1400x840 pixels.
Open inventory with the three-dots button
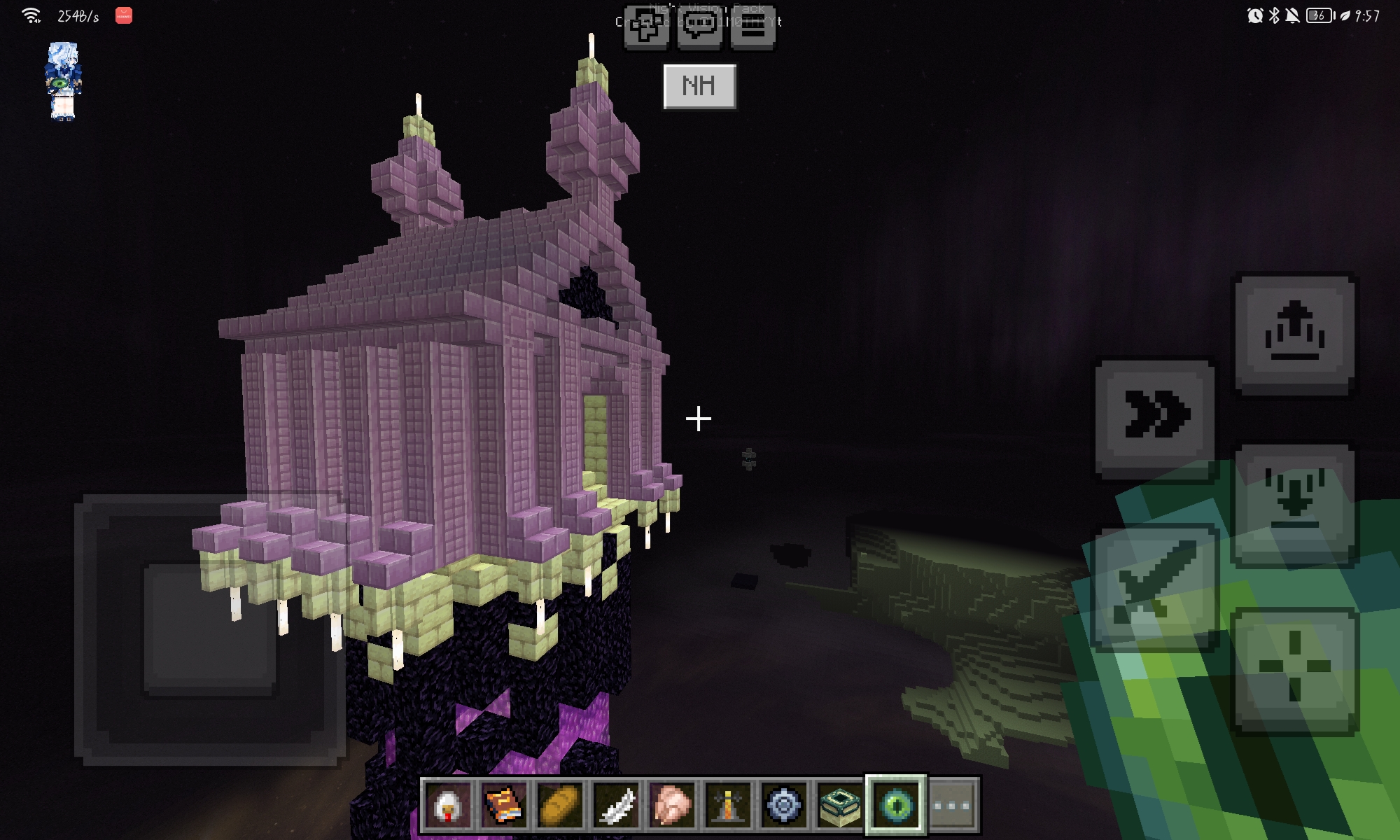953,805
